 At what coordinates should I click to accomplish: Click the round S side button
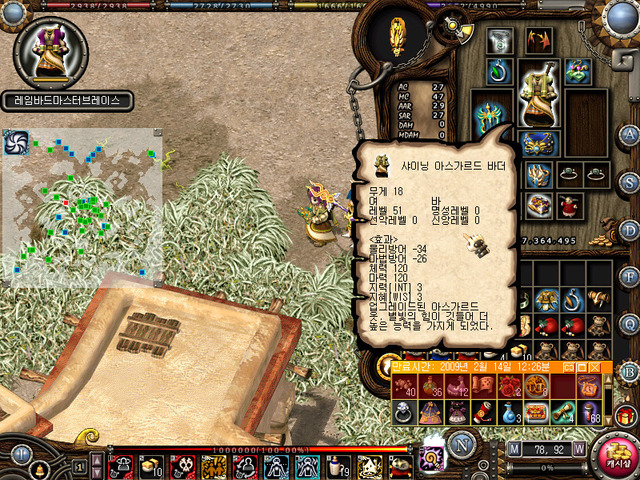coord(629,182)
